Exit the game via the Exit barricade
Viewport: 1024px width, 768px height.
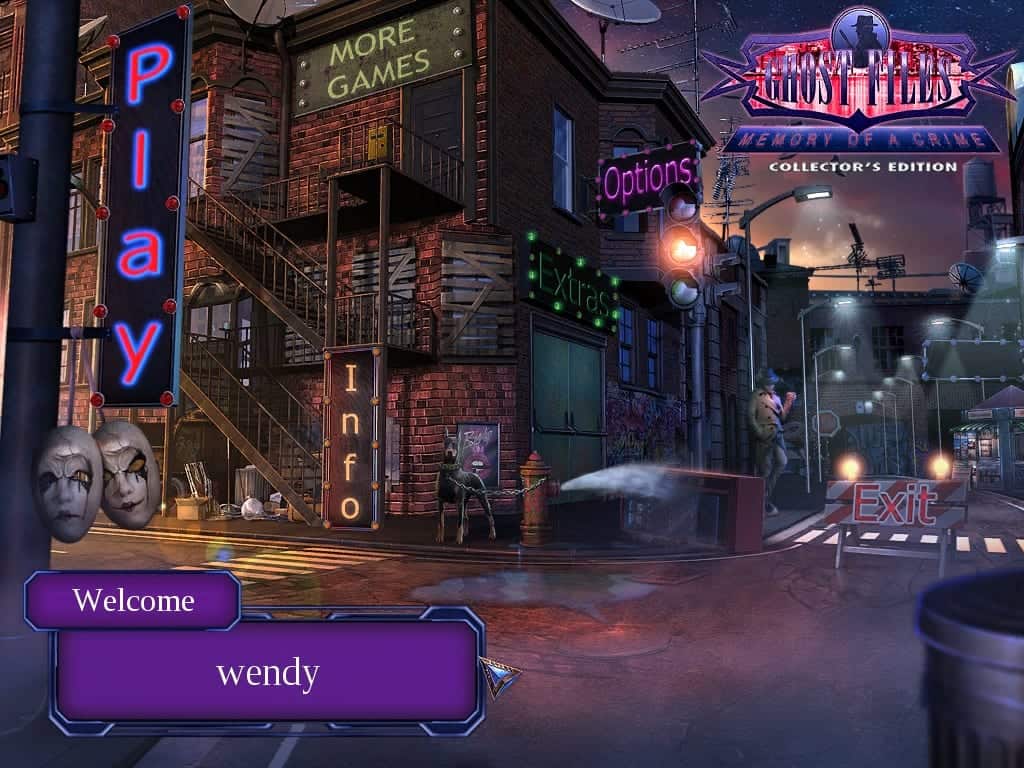pos(894,503)
